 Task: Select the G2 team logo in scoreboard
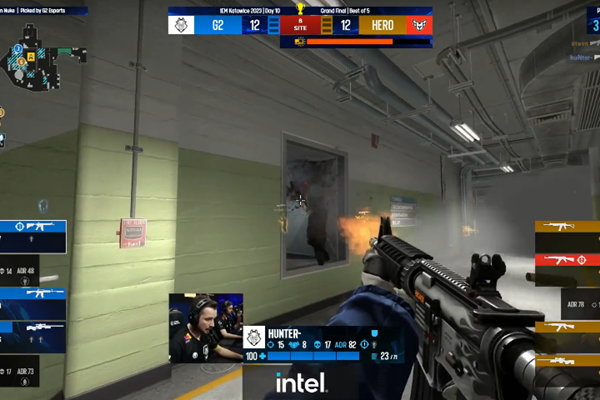(183, 25)
